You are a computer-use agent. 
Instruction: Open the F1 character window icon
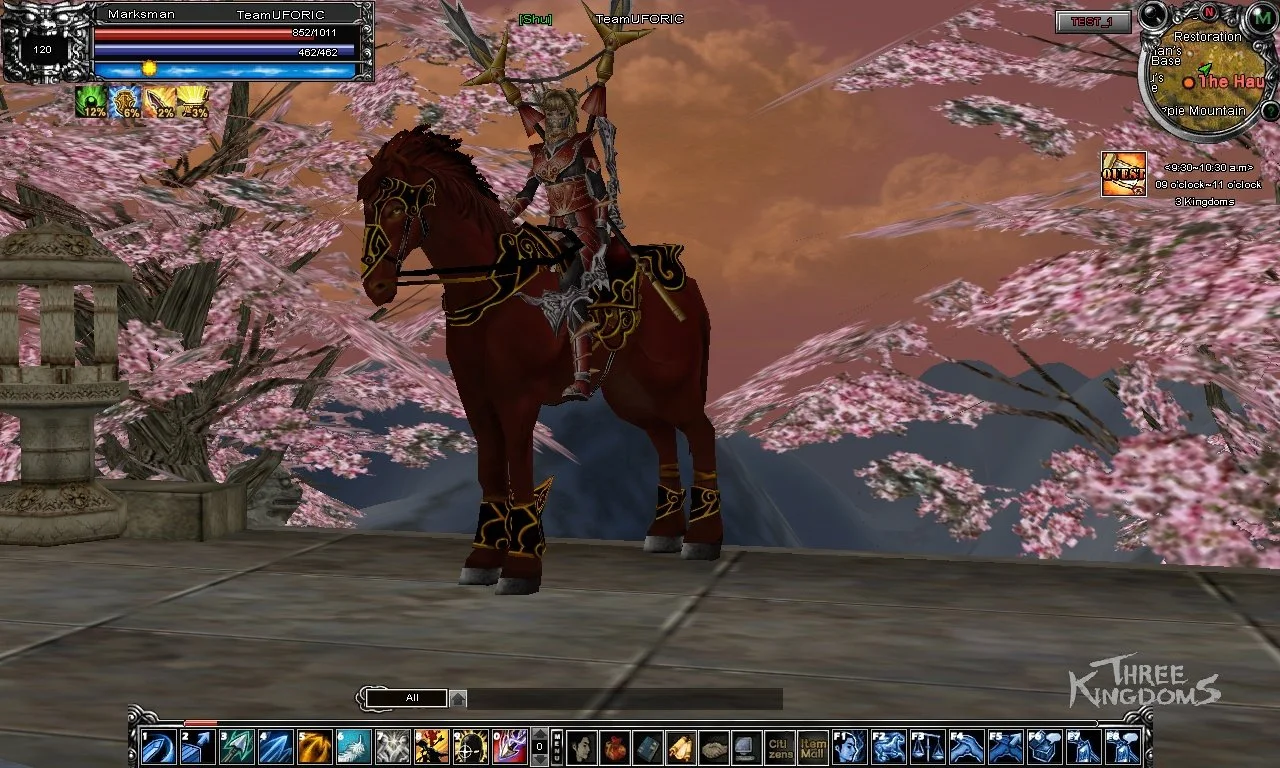[849, 748]
